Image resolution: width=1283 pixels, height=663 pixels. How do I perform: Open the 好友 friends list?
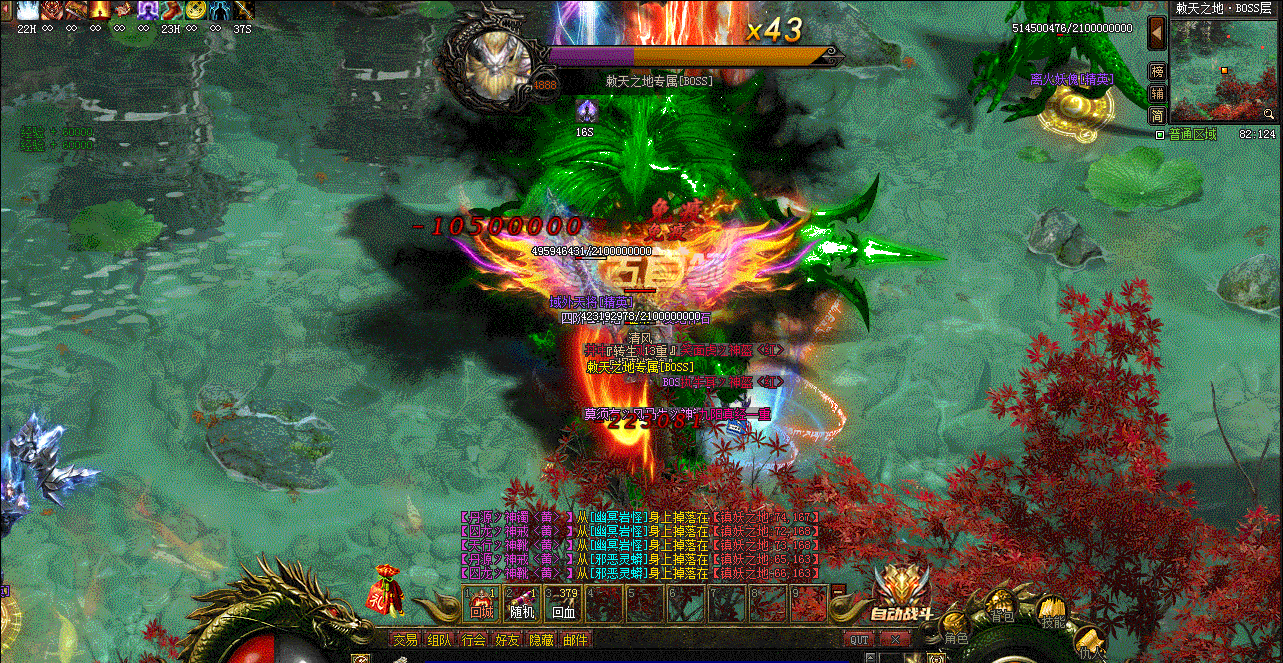[x=507, y=640]
